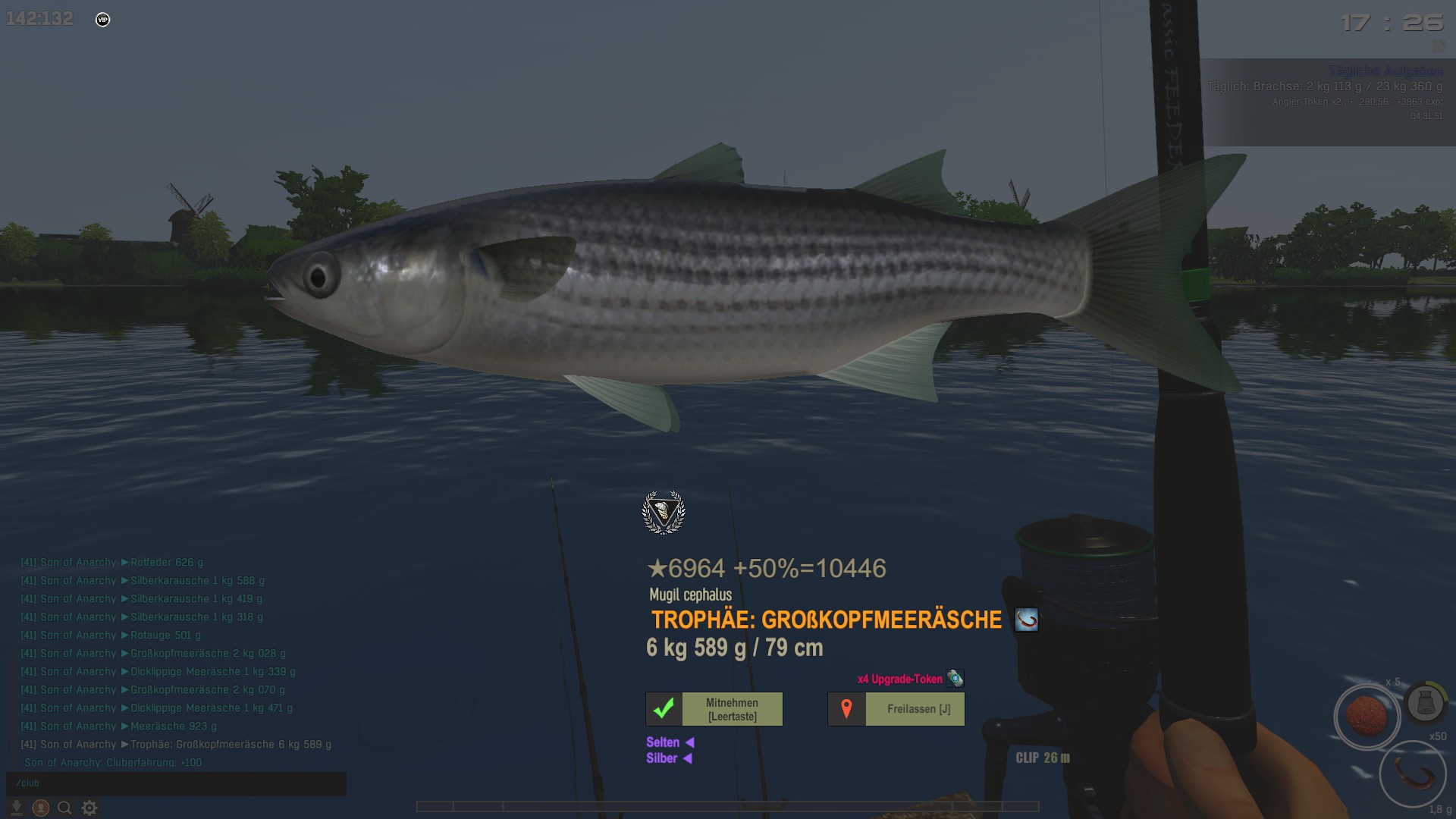Choose the worm bait slot

coord(1413,774)
